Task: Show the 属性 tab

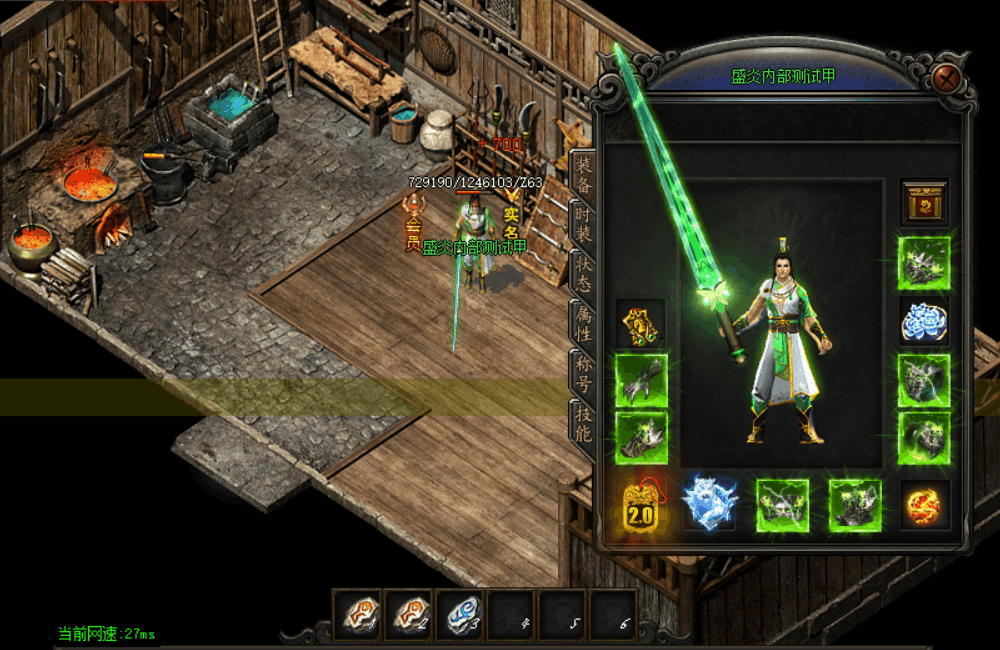Action: (583, 323)
